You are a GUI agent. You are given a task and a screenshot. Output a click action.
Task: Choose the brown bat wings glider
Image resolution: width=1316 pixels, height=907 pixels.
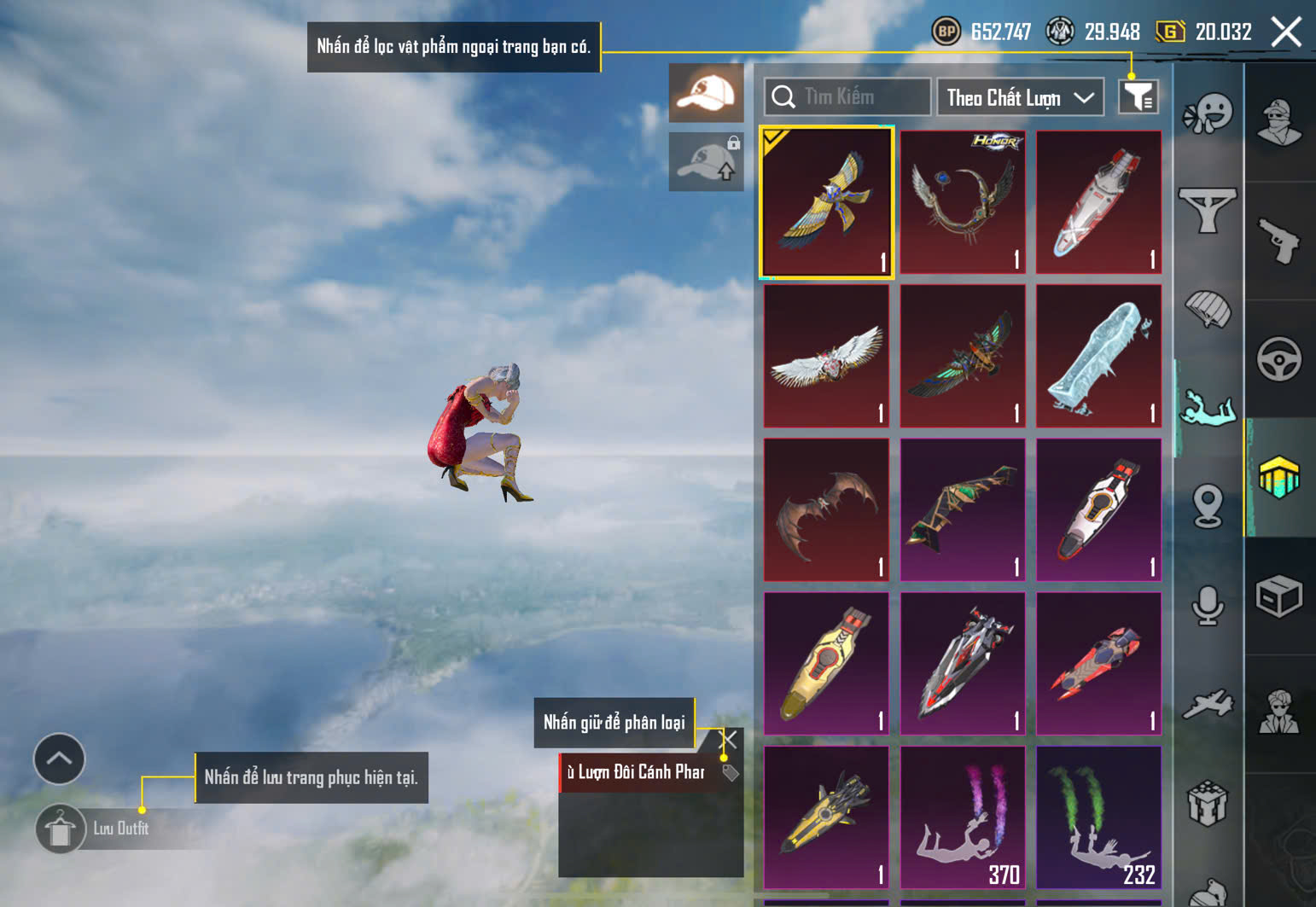coord(826,509)
